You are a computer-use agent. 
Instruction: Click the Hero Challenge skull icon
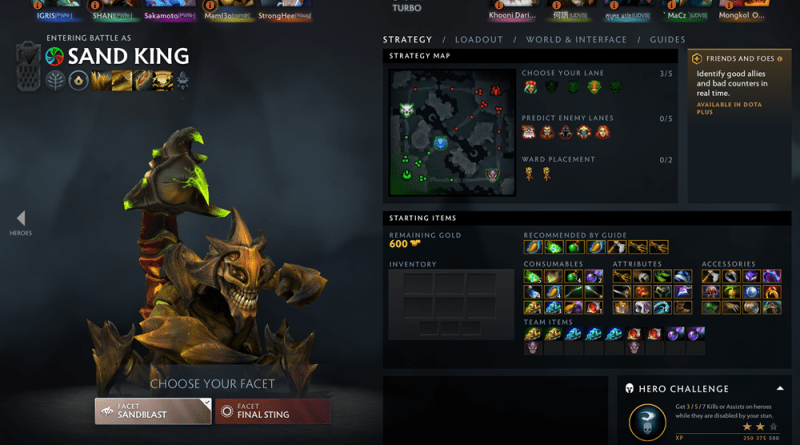648,422
